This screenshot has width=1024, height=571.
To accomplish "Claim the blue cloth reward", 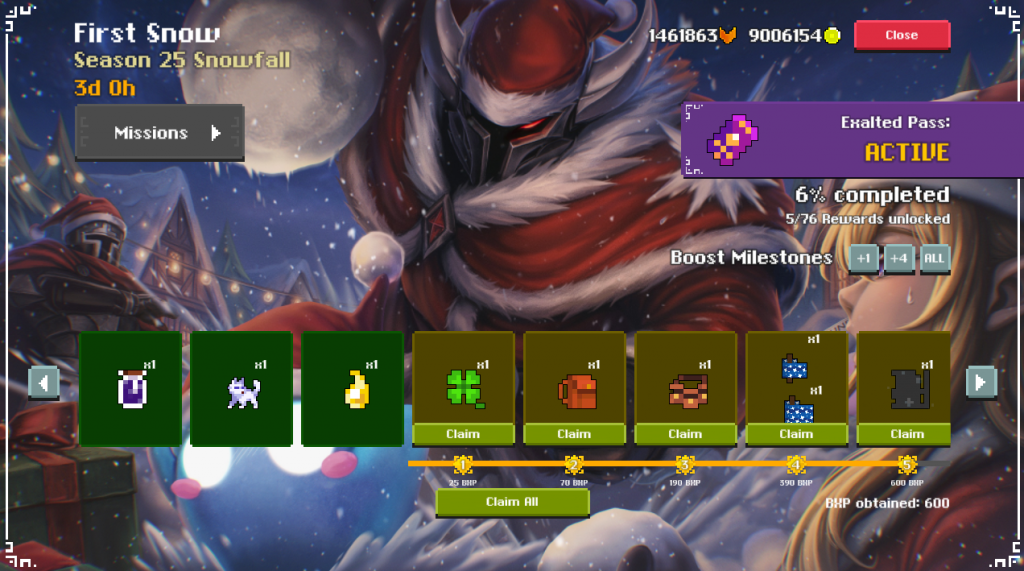I will click(x=796, y=434).
